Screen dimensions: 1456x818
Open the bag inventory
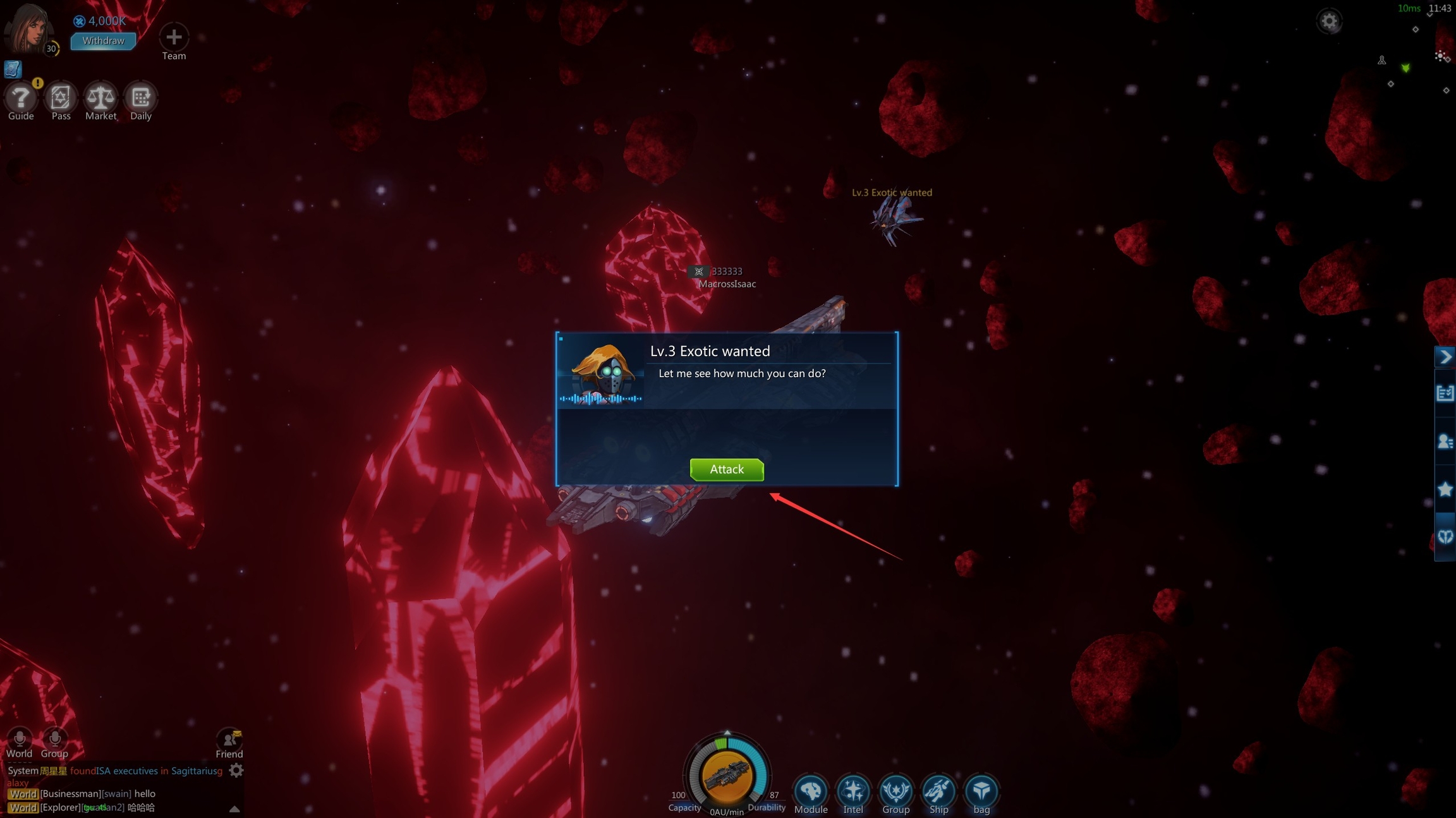pos(981,791)
